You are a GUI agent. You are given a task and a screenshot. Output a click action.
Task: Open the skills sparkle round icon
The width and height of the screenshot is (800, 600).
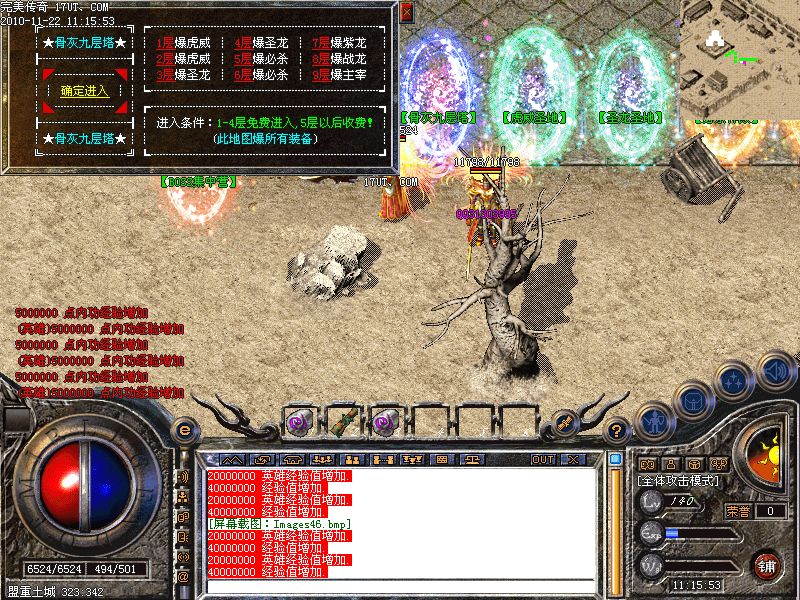click(x=735, y=381)
